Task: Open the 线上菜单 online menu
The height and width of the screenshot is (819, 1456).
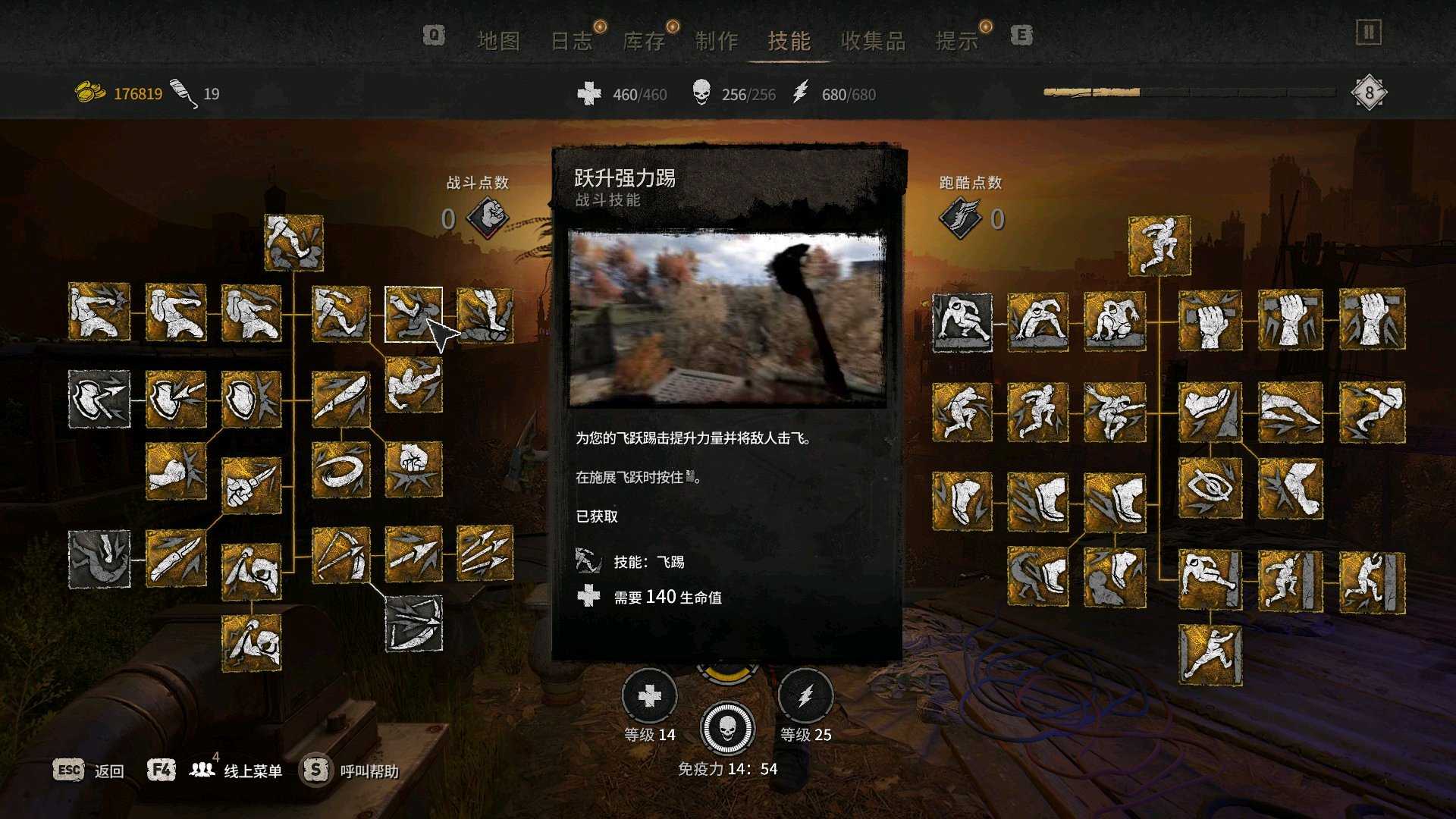Action: [253, 770]
